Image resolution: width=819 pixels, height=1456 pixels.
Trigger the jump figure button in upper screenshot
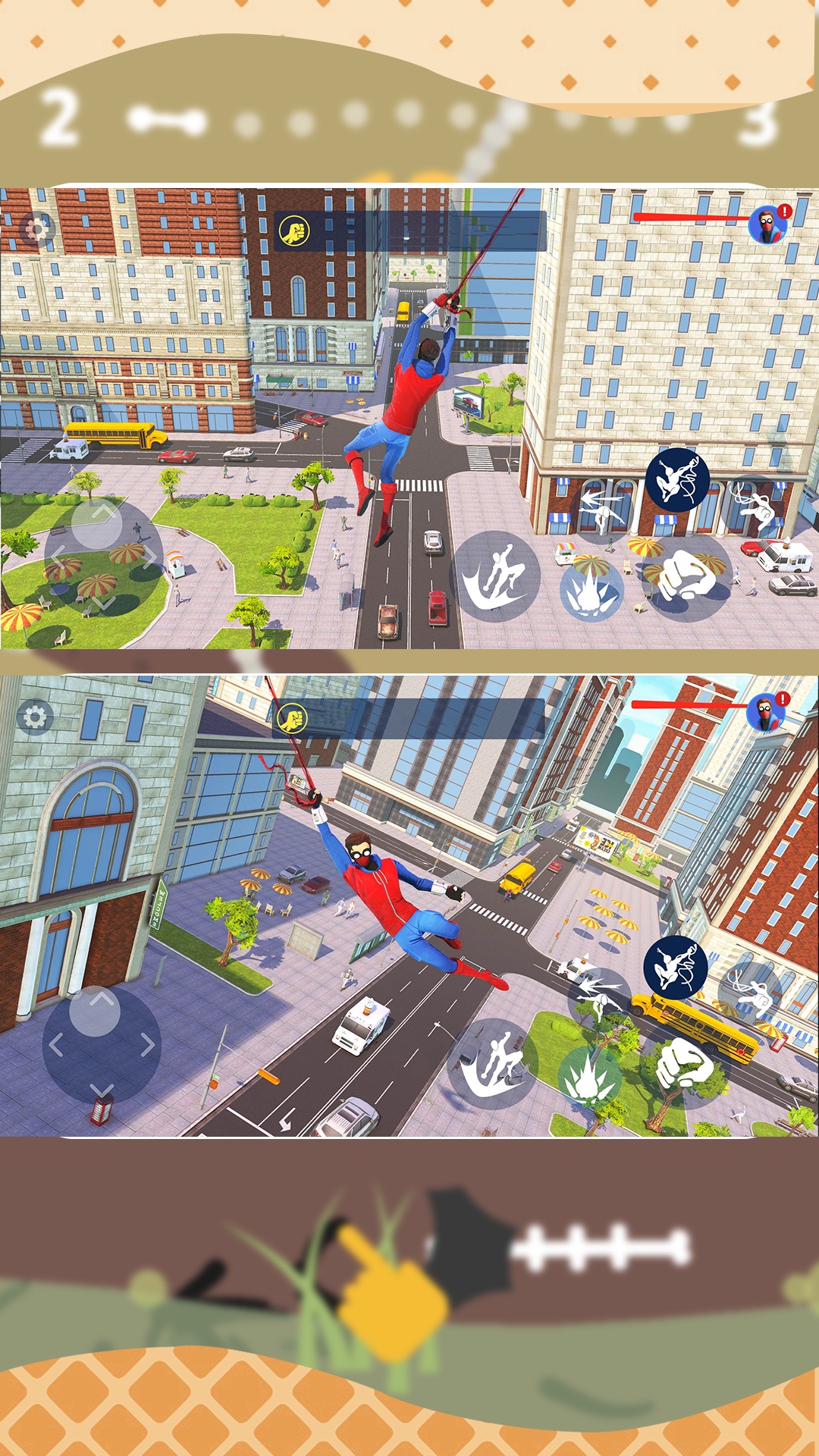[497, 576]
